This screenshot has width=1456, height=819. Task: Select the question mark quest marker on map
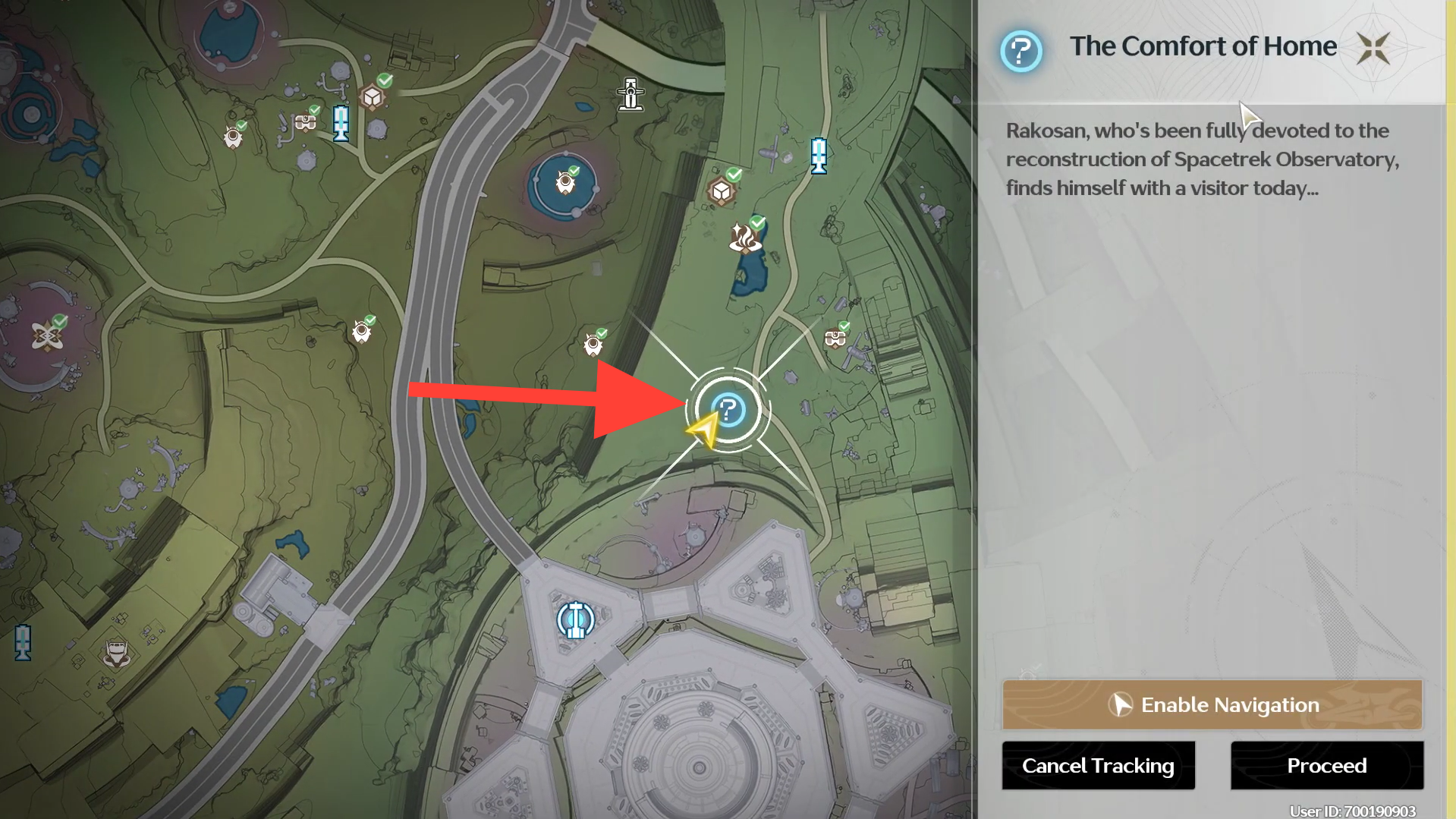point(728,411)
